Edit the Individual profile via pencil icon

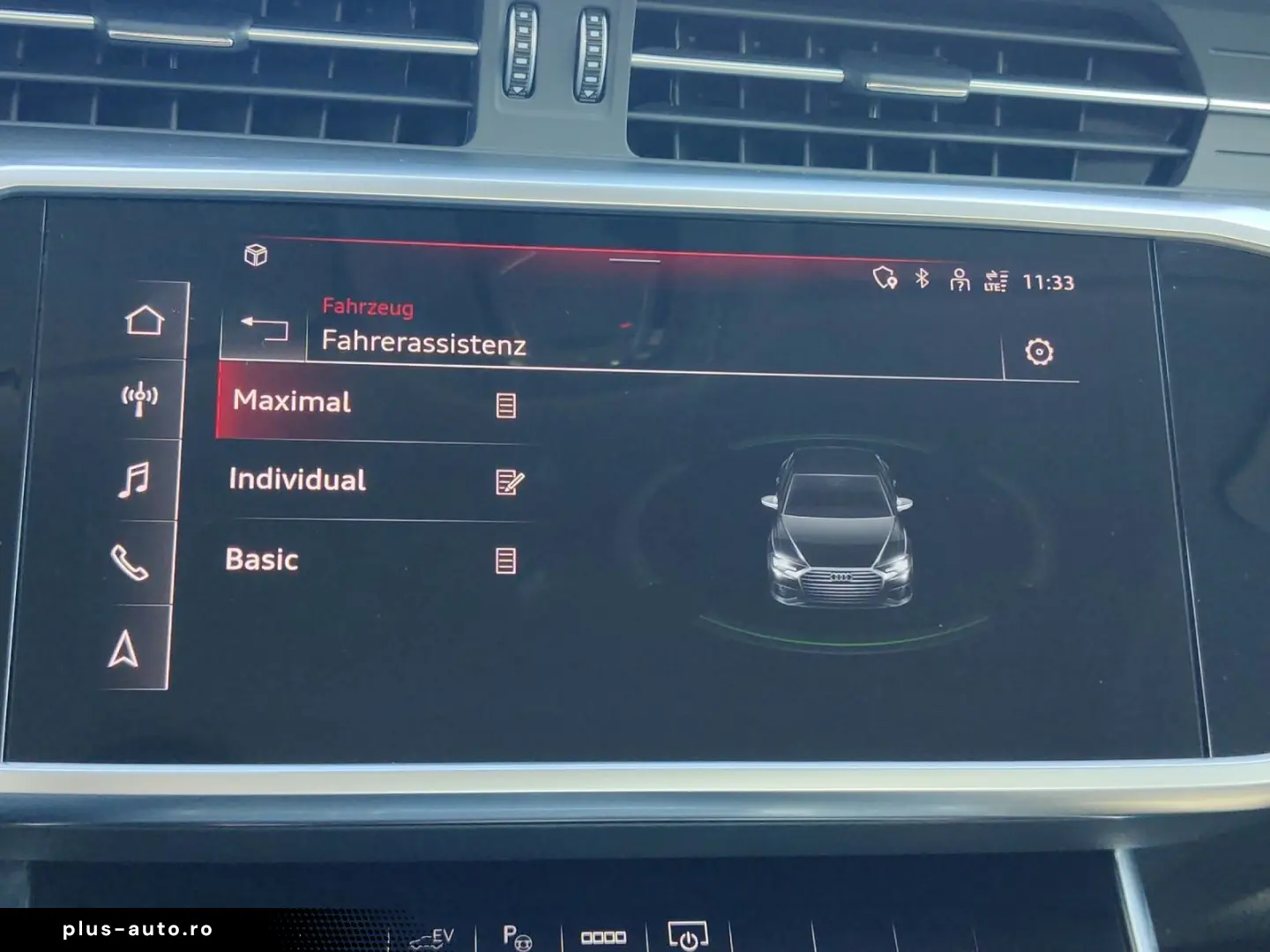pyautogui.click(x=510, y=482)
